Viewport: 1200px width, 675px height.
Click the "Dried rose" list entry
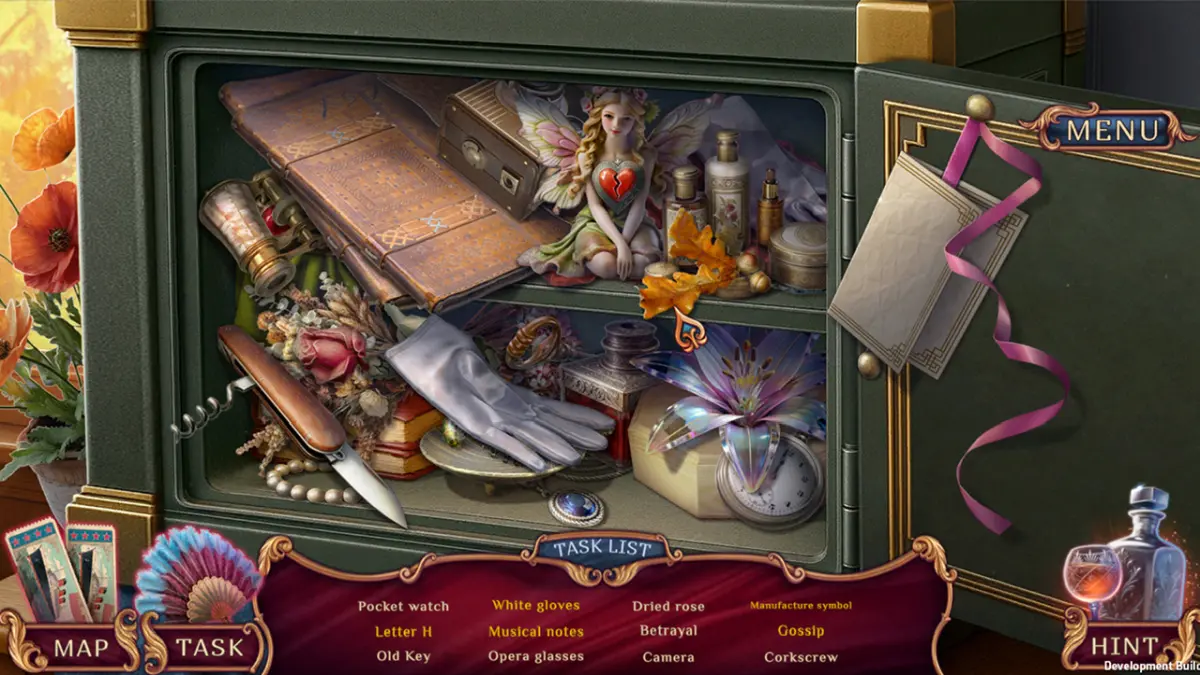(x=668, y=606)
